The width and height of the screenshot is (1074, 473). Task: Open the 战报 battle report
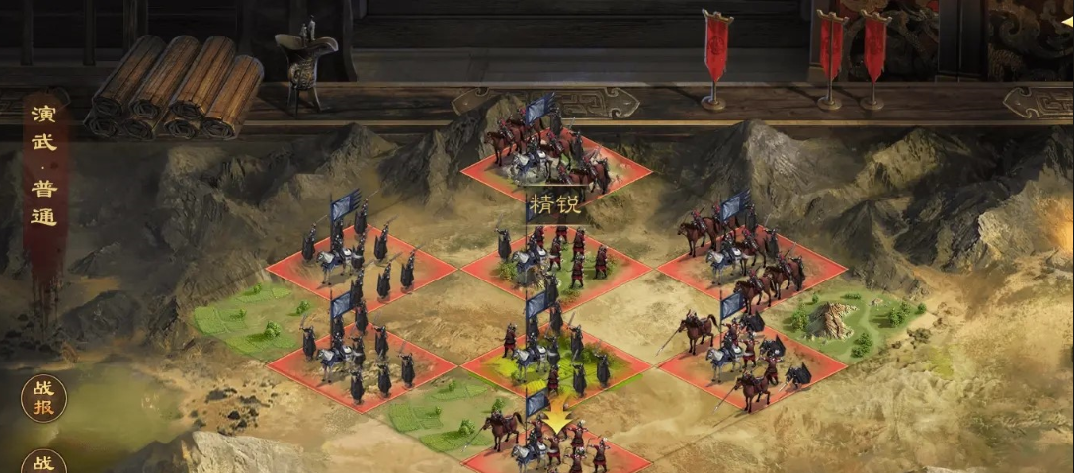pos(44,398)
